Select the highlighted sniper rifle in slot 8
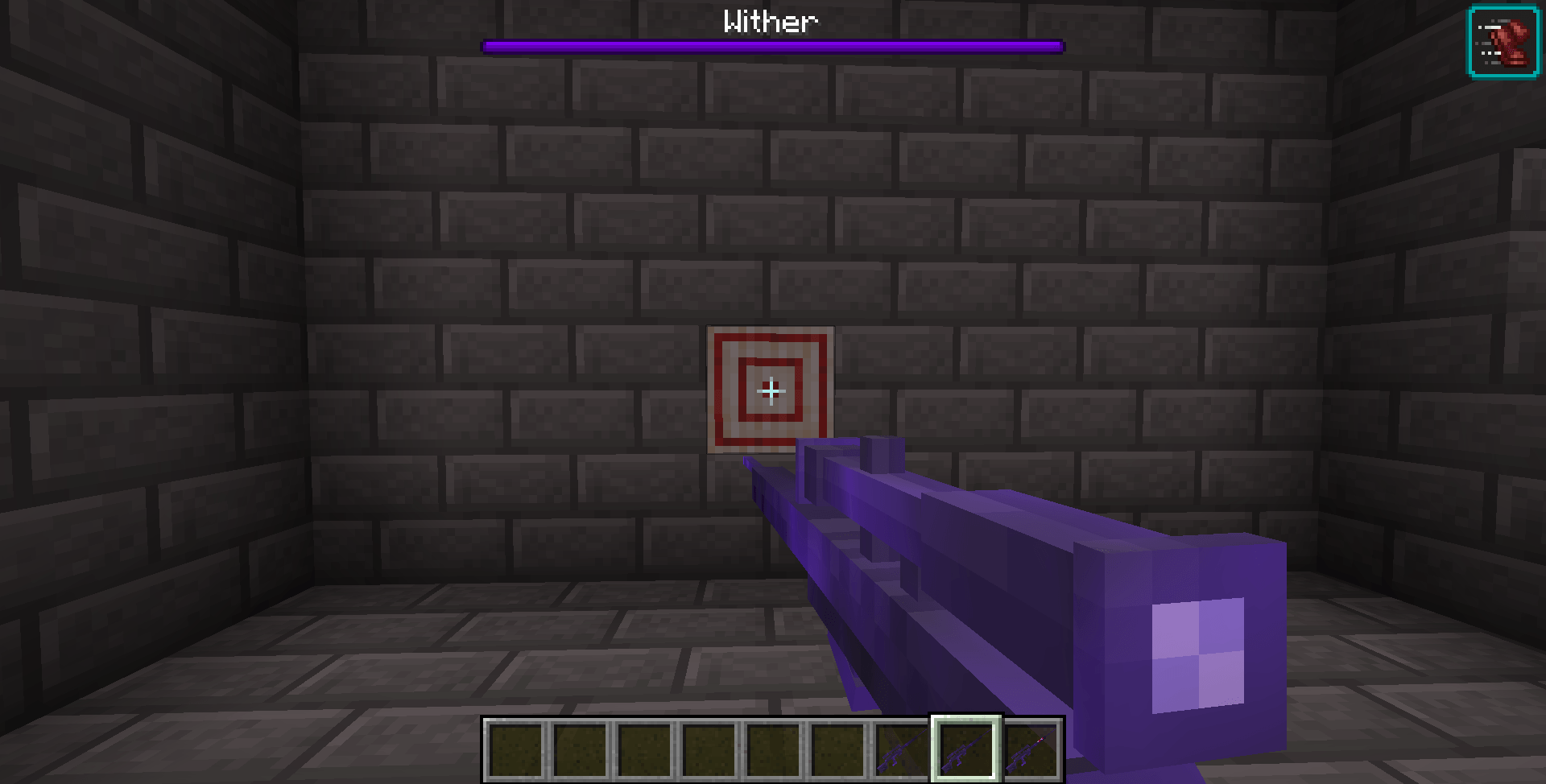 click(968, 749)
